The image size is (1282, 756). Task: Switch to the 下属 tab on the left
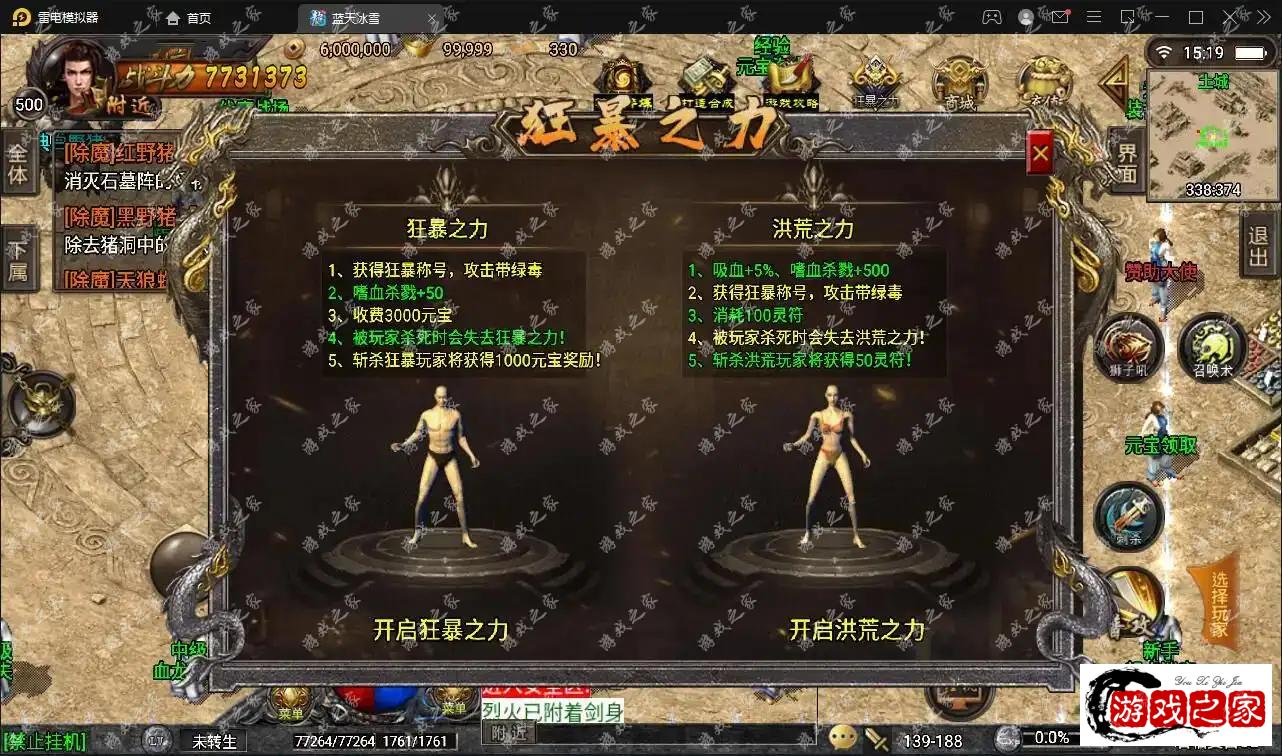20,257
